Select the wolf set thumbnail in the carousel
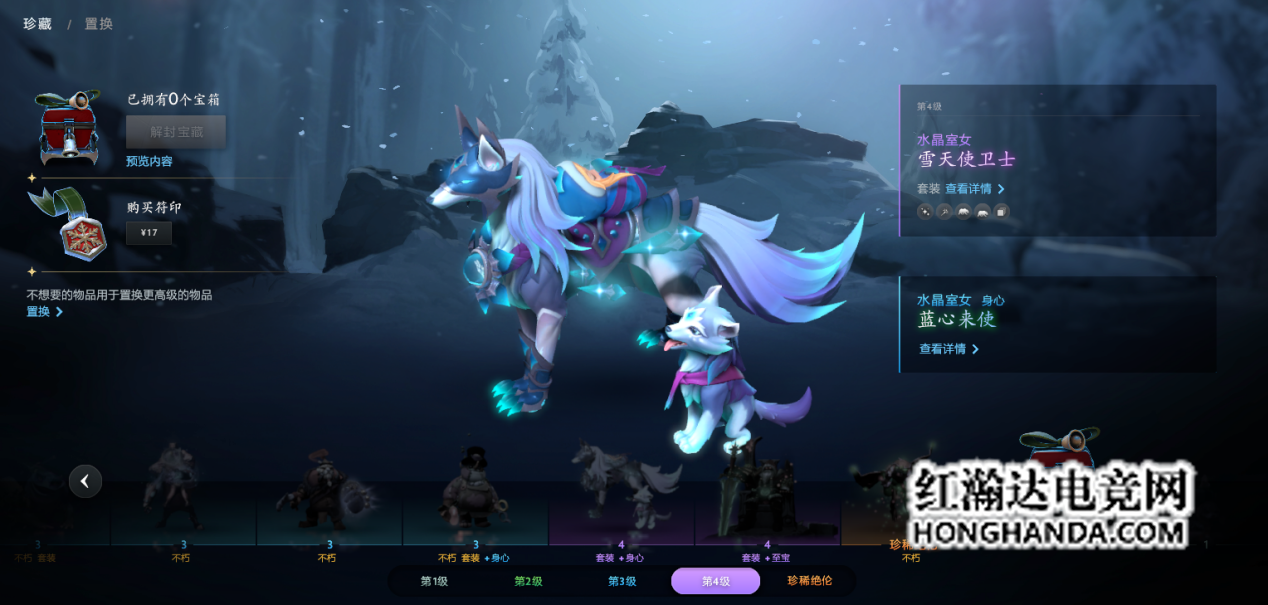This screenshot has height=605, width=1268. [x=621, y=490]
